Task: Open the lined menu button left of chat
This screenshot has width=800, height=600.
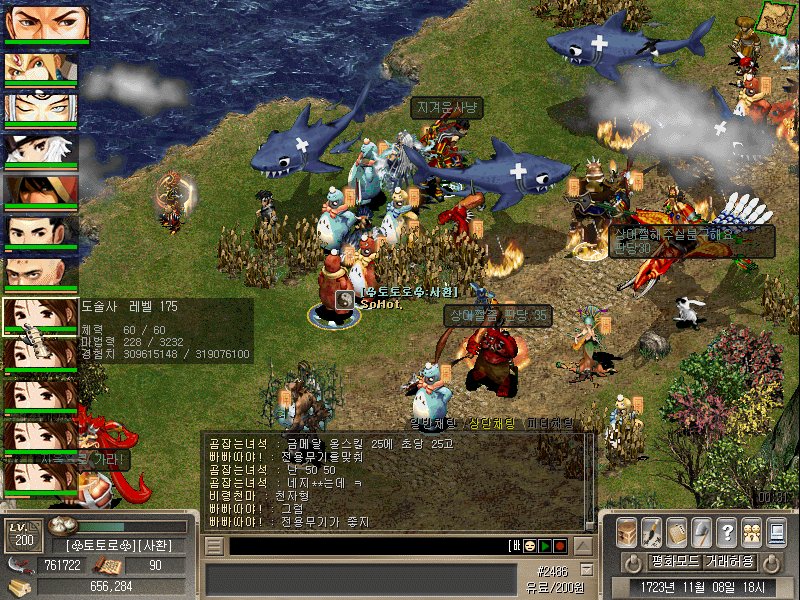Action: pyautogui.click(x=212, y=546)
